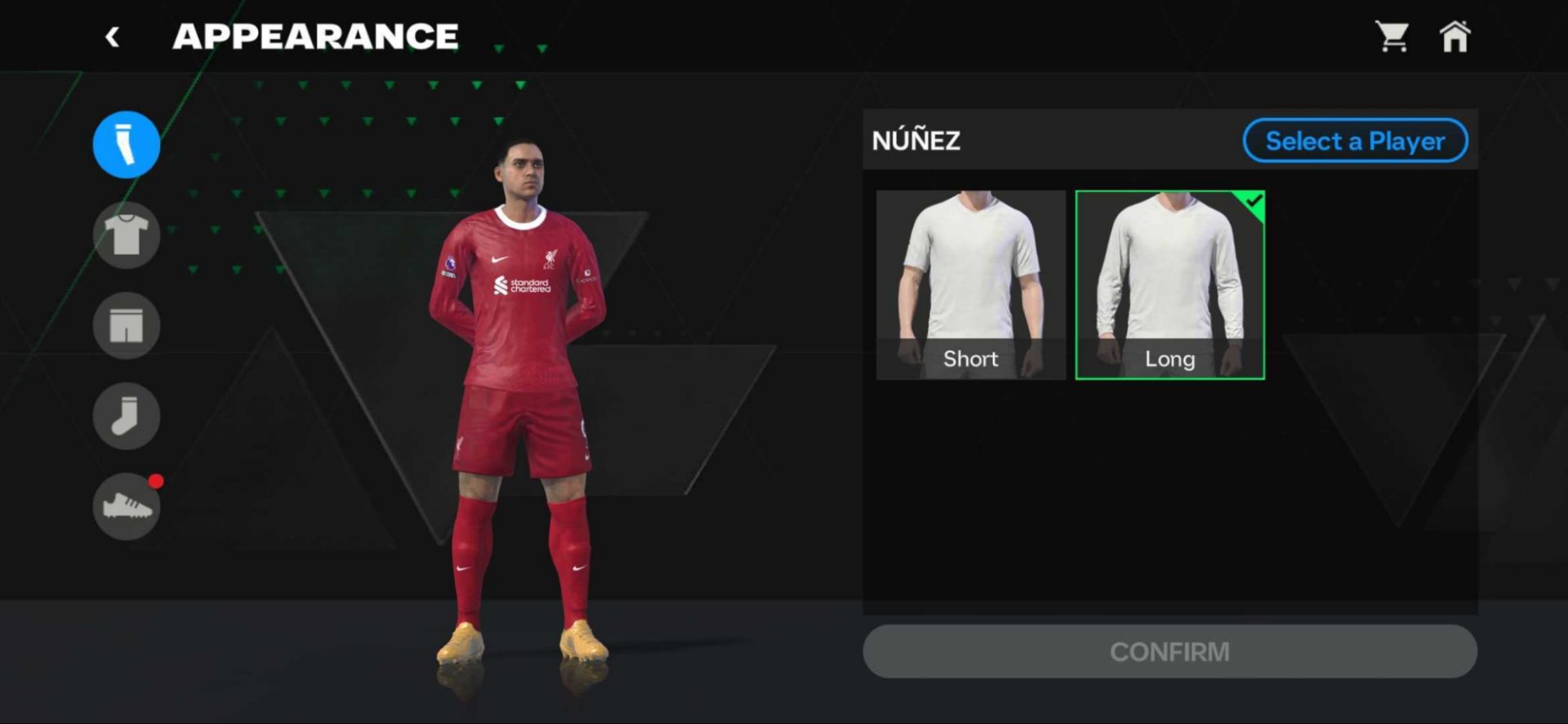1568x724 pixels.
Task: Click the red notification dot on boots icon
Action: pos(155,482)
